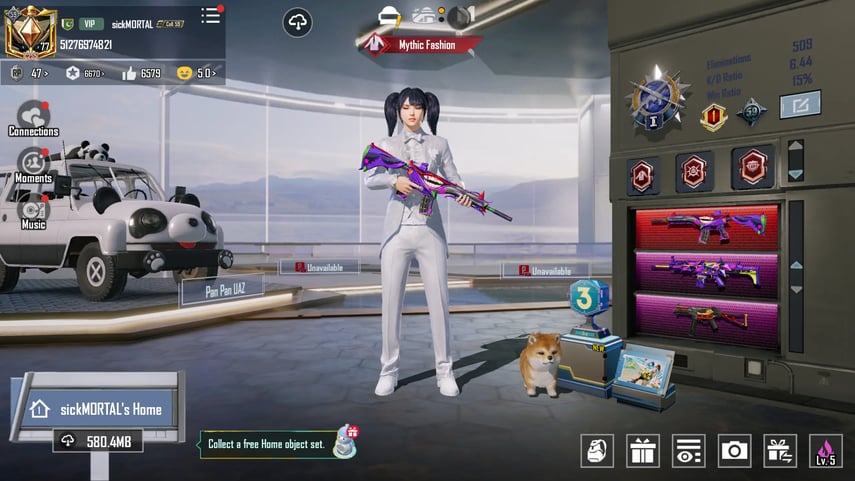Open the Music player
The height and width of the screenshot is (481, 855).
click(x=33, y=212)
